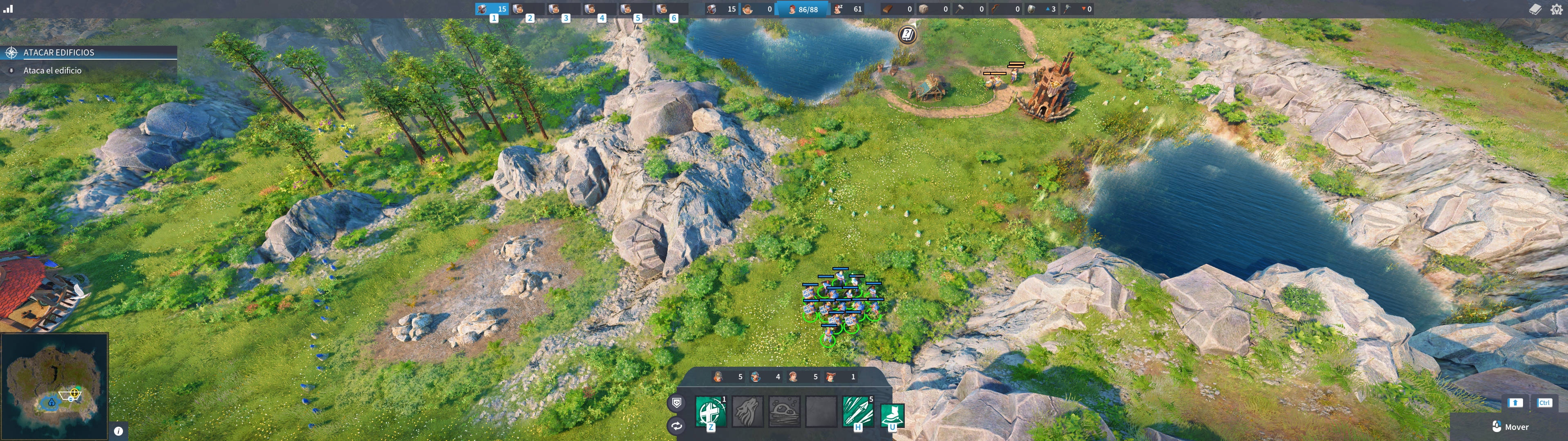This screenshot has height=441, width=1568.
Task: Open the settings gear icon
Action: [x=1557, y=9]
